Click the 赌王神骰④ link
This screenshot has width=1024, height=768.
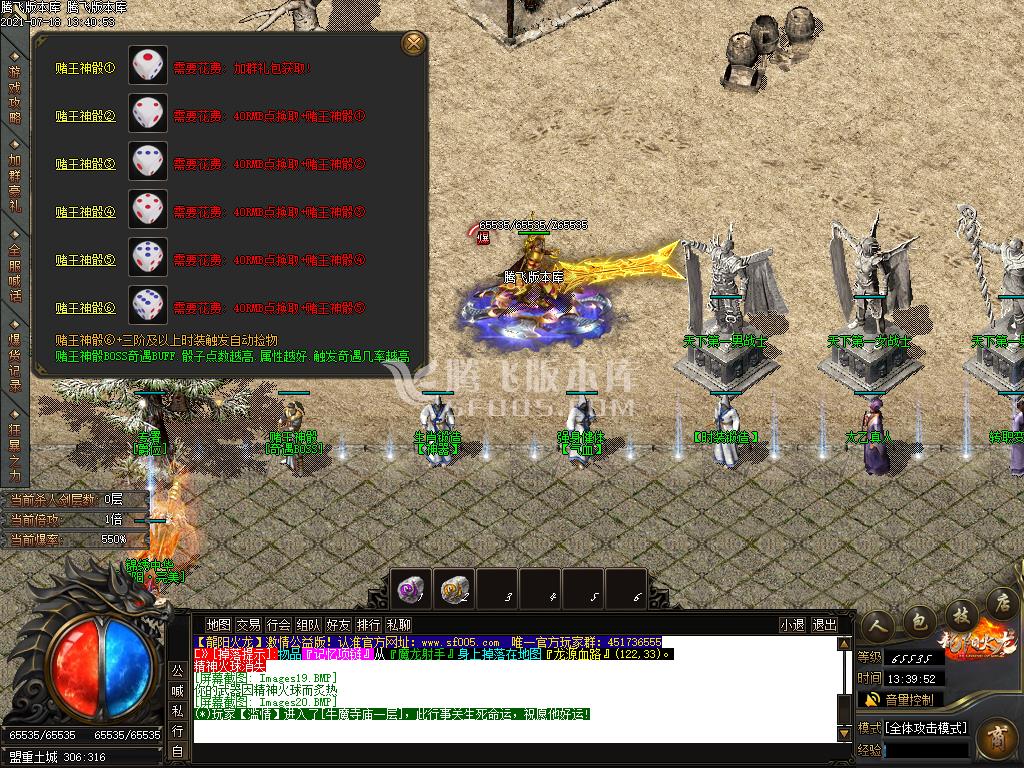85,212
